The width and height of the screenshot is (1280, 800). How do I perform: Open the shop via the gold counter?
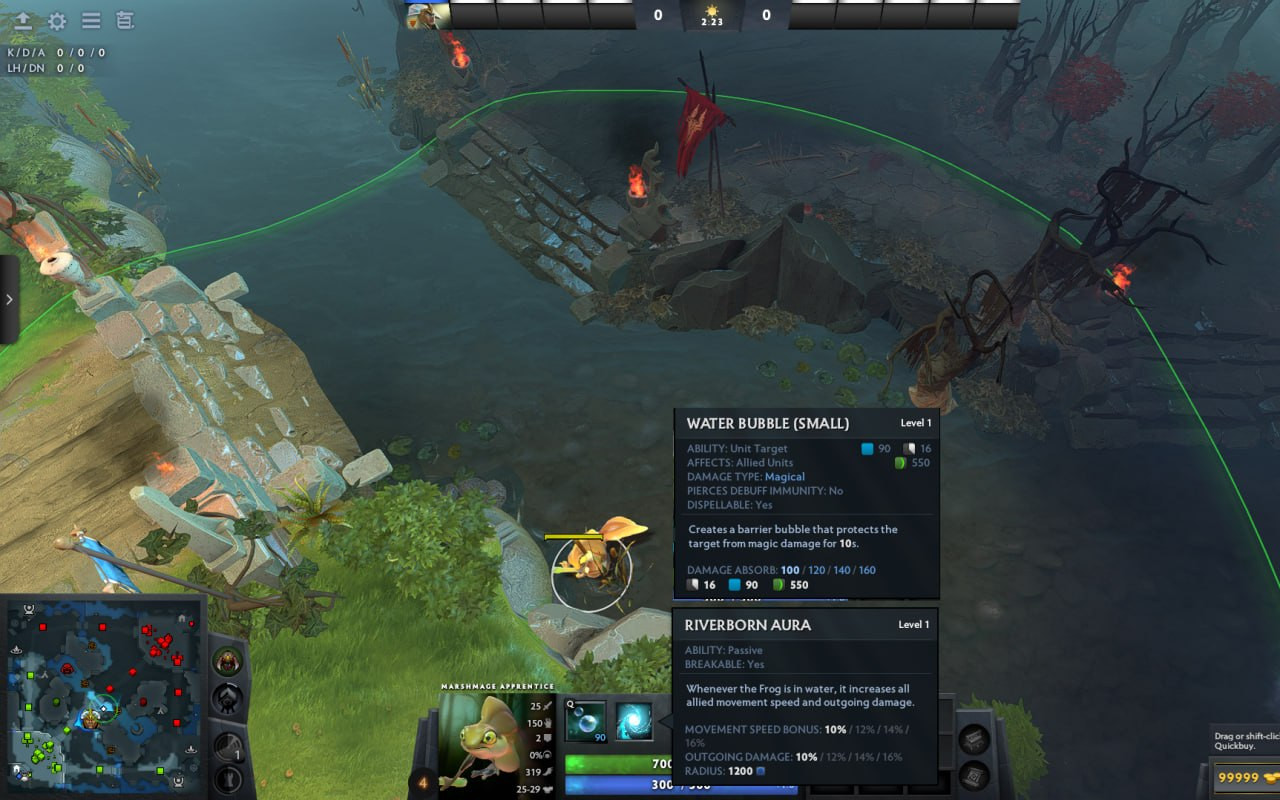pos(1243,777)
